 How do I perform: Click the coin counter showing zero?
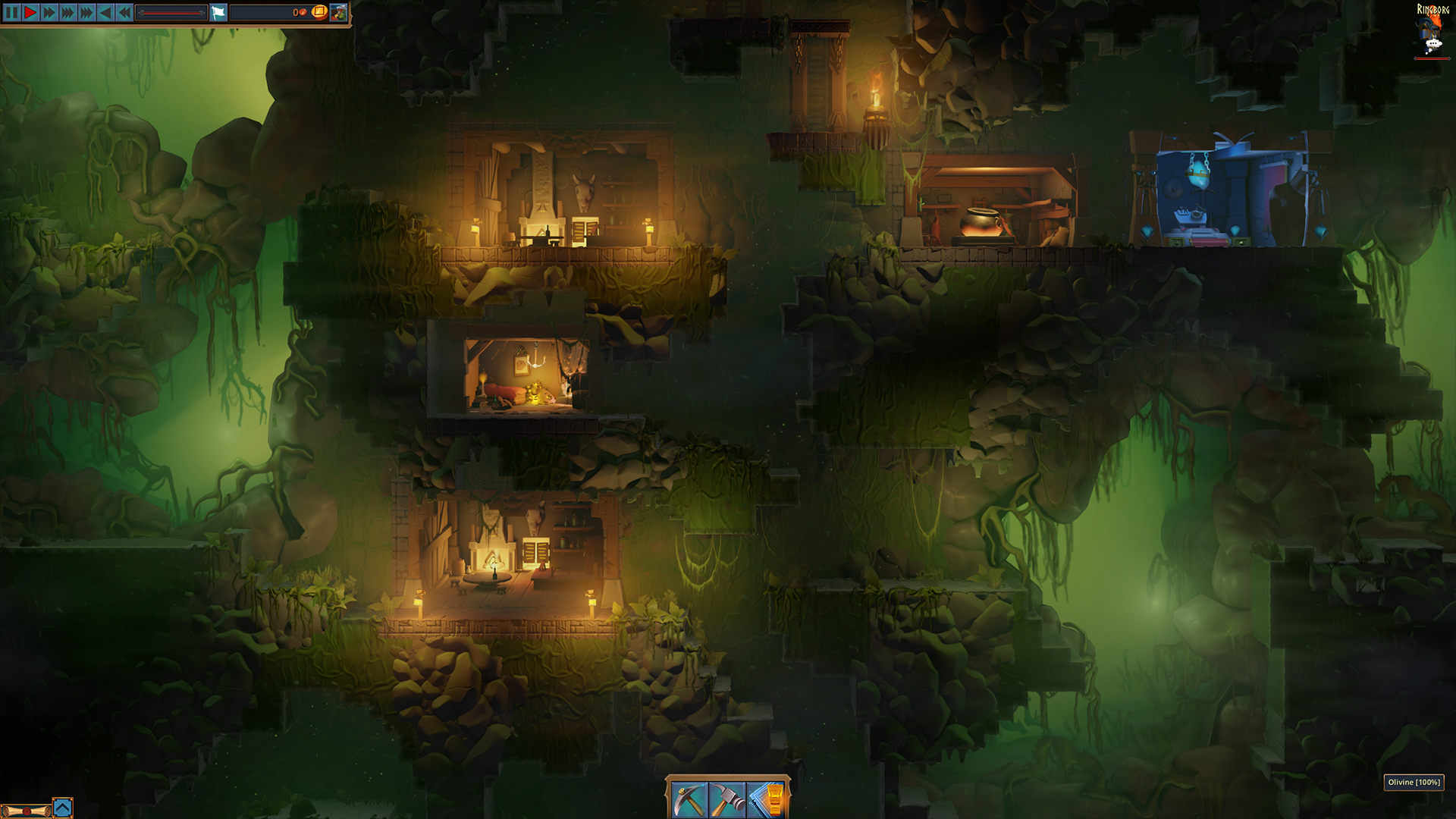click(298, 12)
